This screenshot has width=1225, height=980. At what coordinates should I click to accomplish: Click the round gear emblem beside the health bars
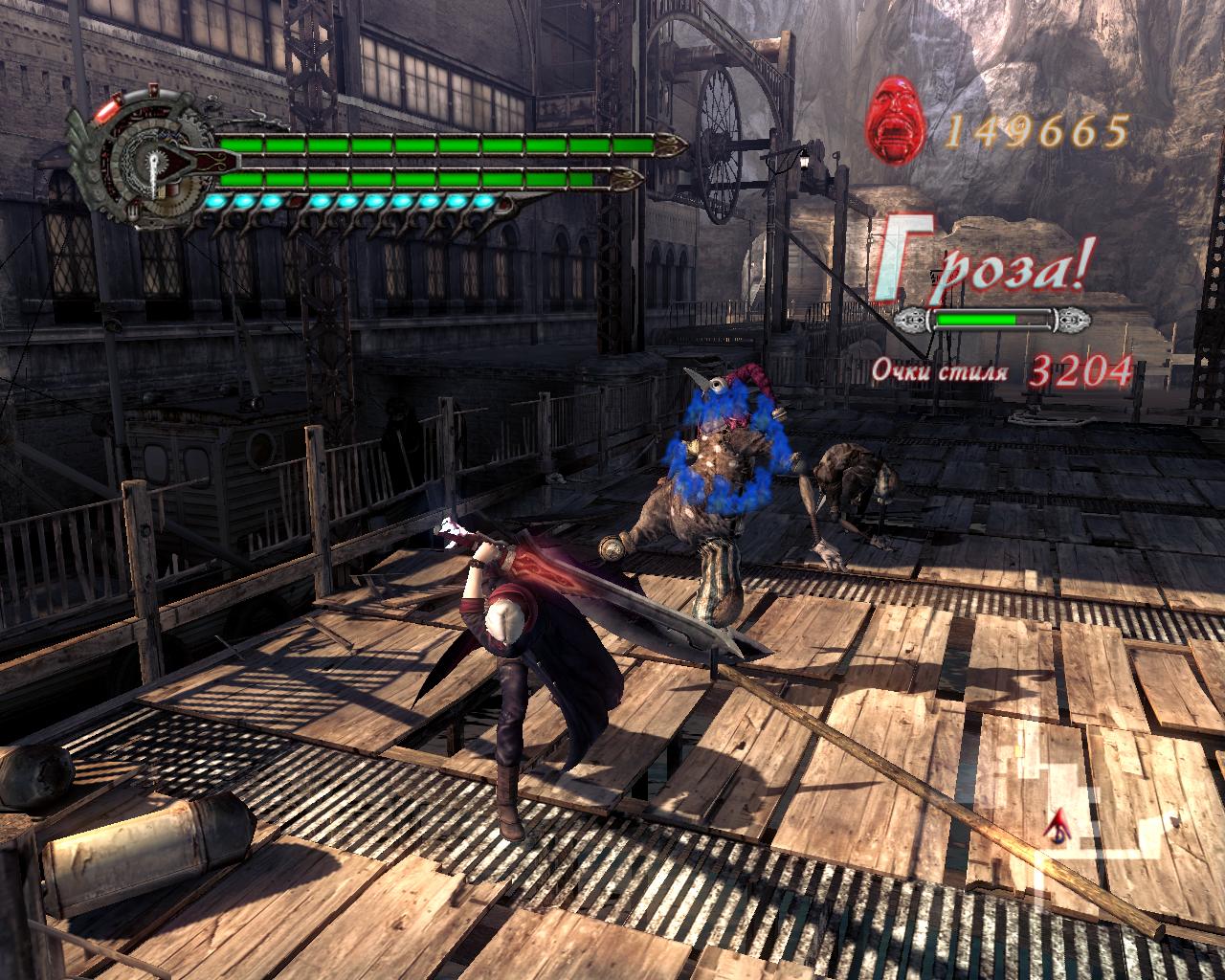point(151,164)
